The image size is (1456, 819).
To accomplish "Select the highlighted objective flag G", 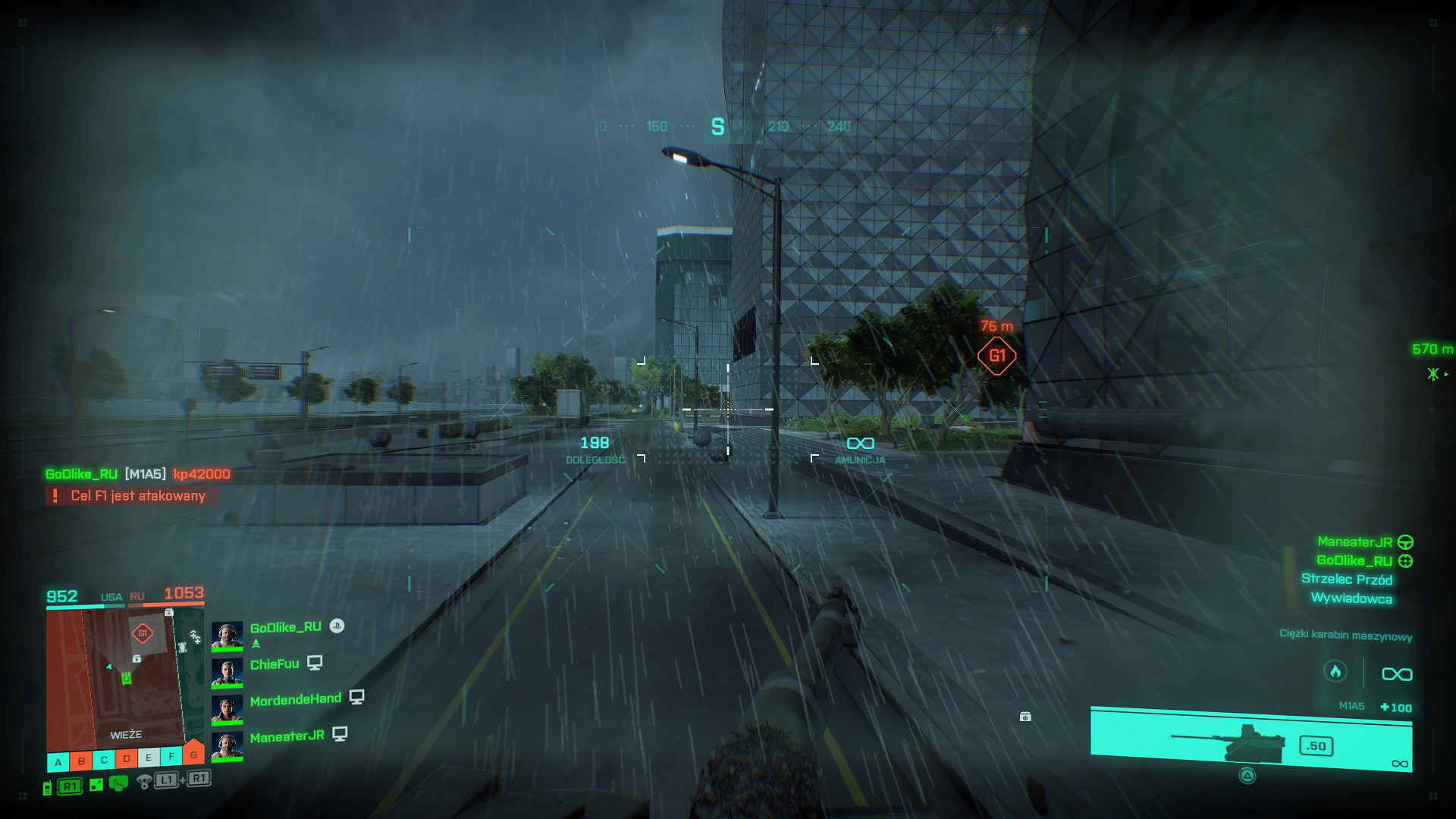I will click(194, 753).
